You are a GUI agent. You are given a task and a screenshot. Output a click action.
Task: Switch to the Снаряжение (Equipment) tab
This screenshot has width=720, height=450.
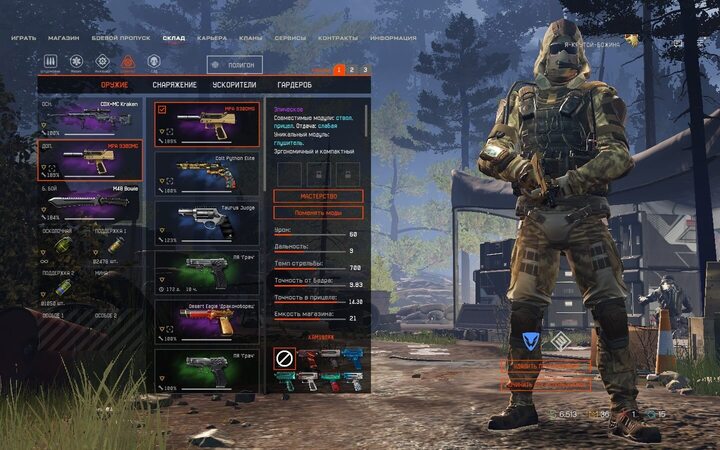pyautogui.click(x=174, y=85)
